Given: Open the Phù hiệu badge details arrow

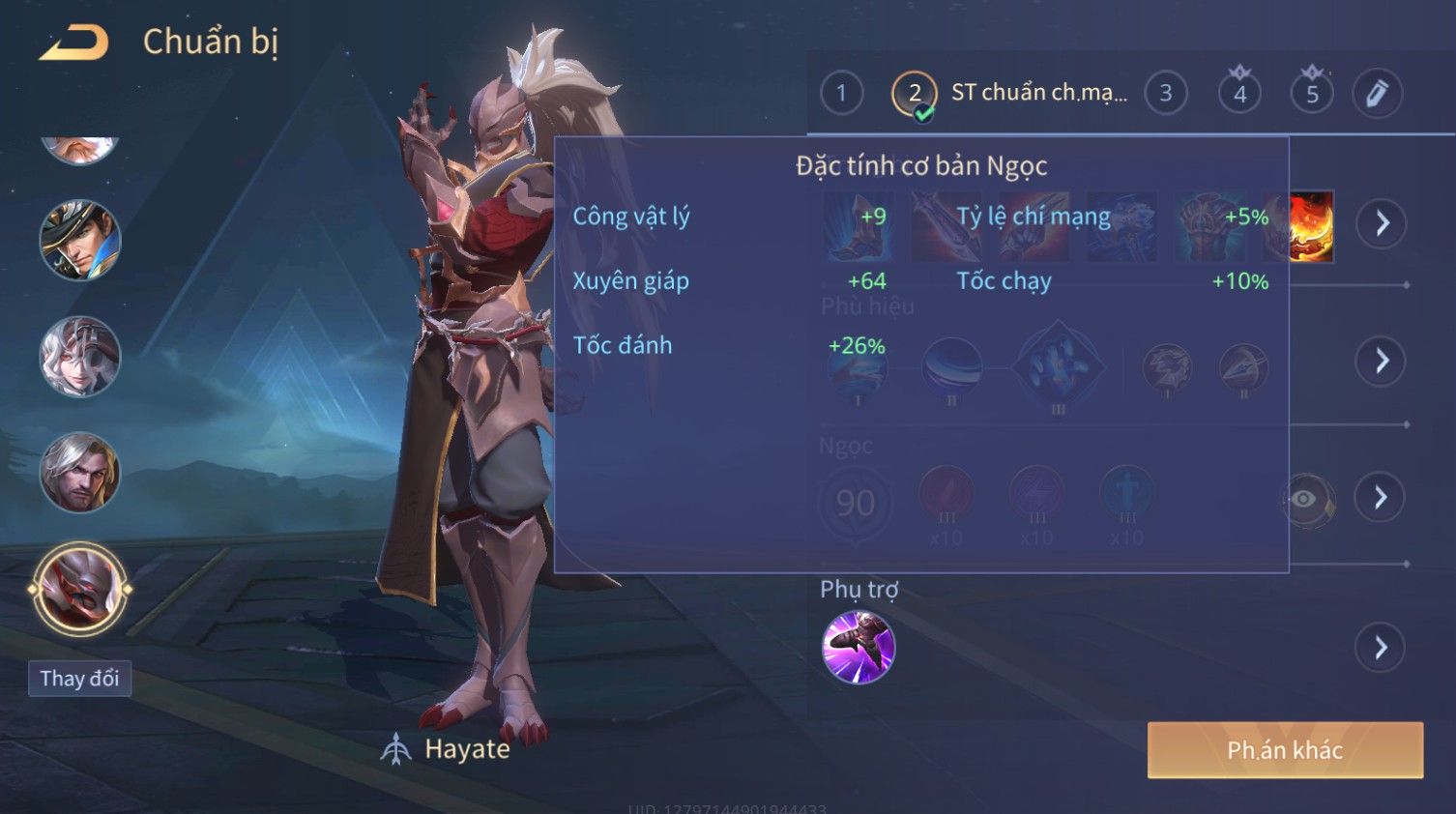Looking at the screenshot, I should tap(1382, 361).
